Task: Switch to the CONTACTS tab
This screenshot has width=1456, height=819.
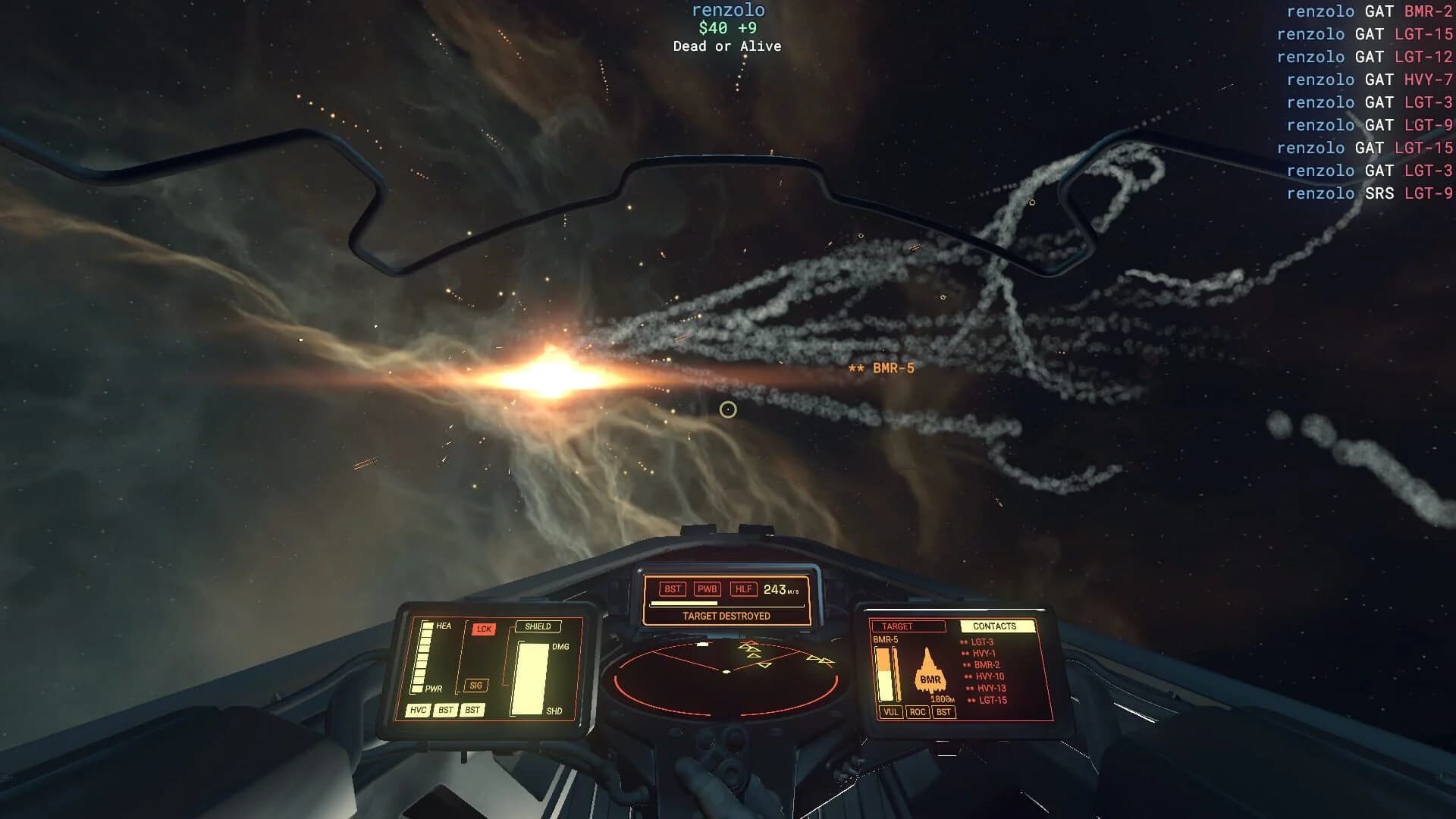Action: (994, 626)
